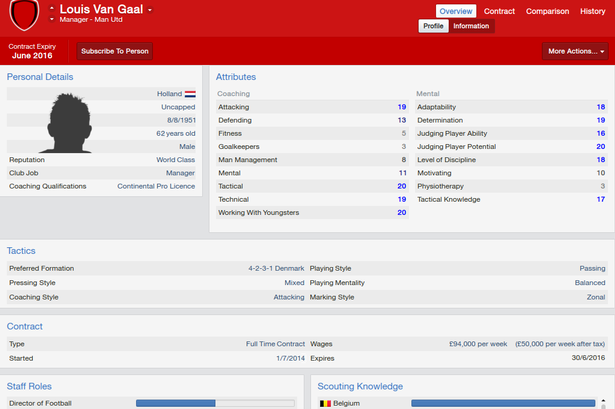Click the red club shield badge
615x409 pixels.
pos(22,15)
